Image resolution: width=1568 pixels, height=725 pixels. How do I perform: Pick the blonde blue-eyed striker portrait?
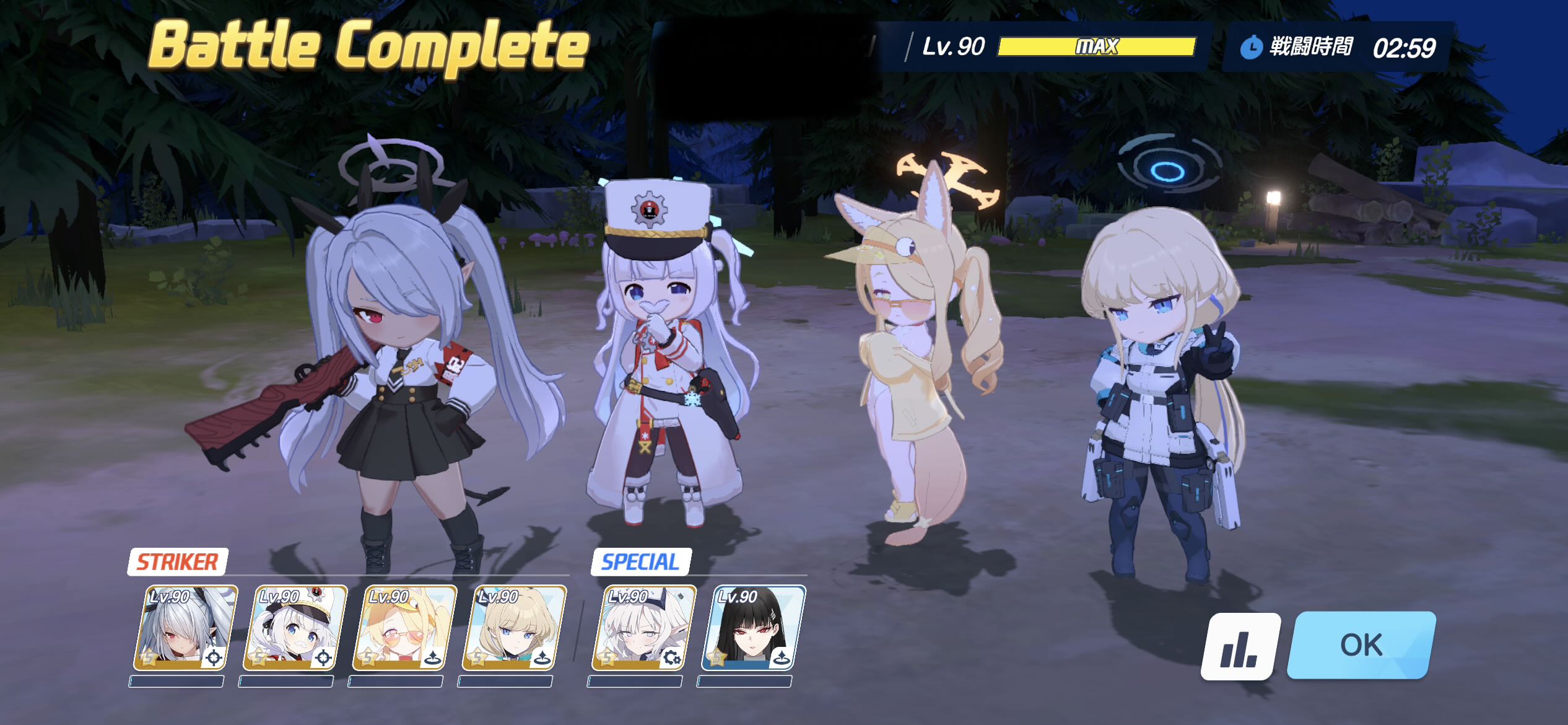coord(514,628)
